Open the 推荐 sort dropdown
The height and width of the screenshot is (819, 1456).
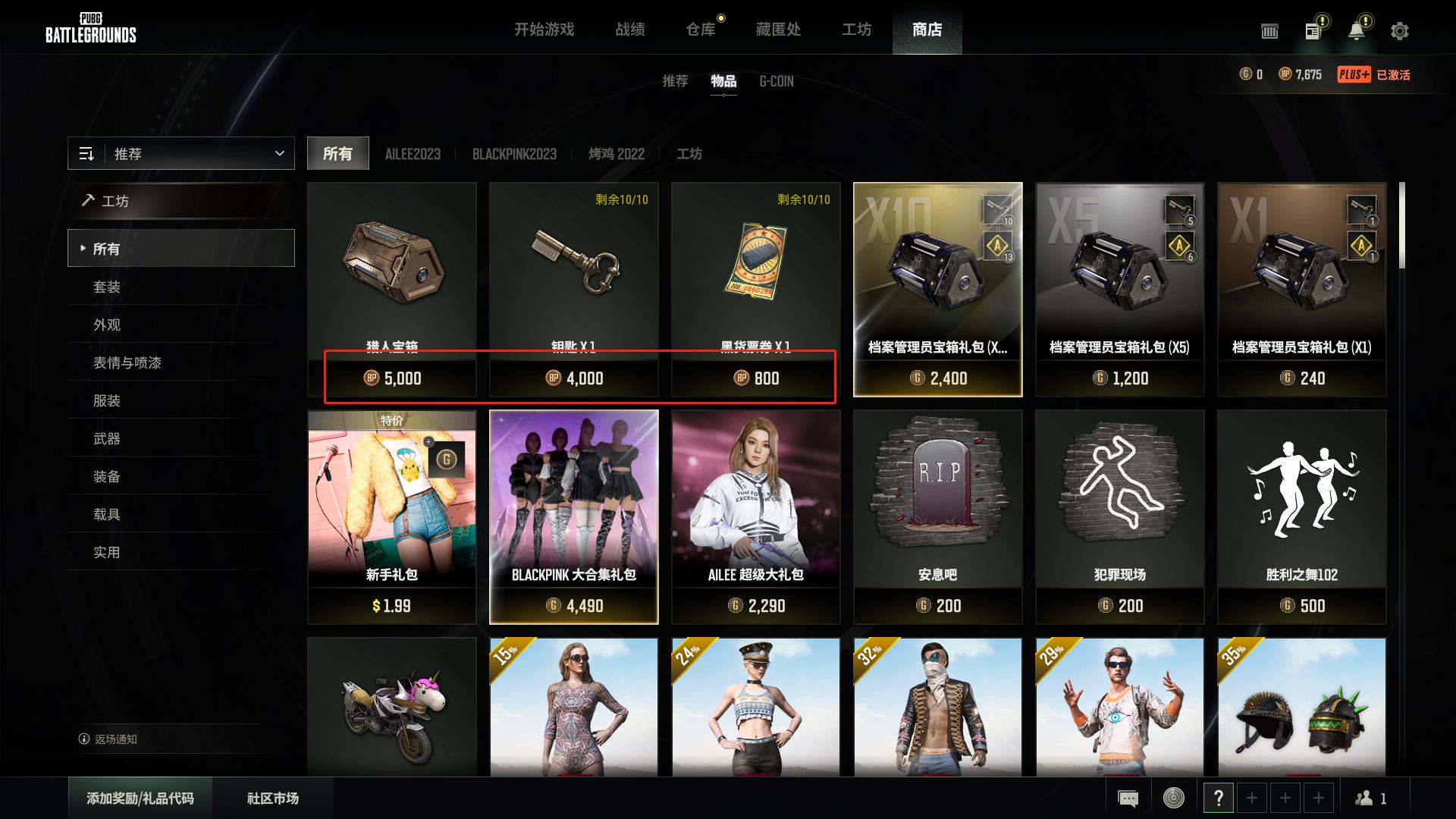click(193, 153)
